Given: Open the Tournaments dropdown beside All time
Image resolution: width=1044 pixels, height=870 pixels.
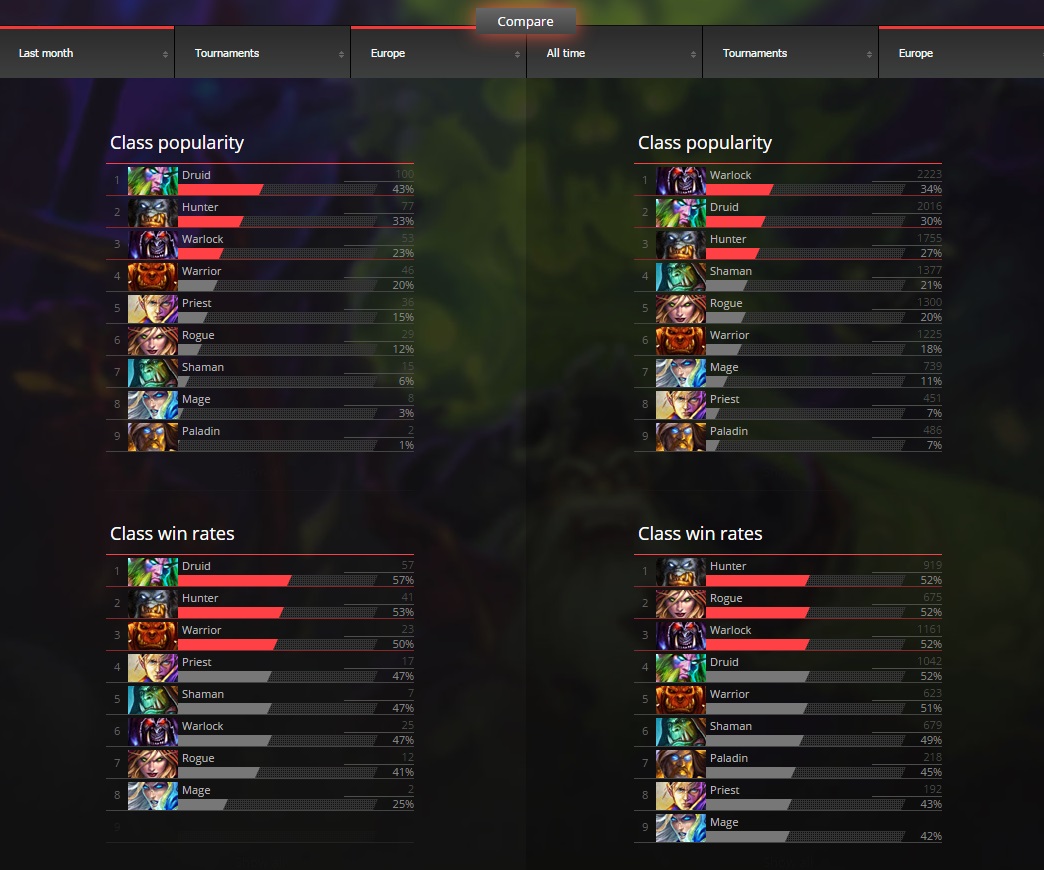Looking at the screenshot, I should (x=790, y=54).
